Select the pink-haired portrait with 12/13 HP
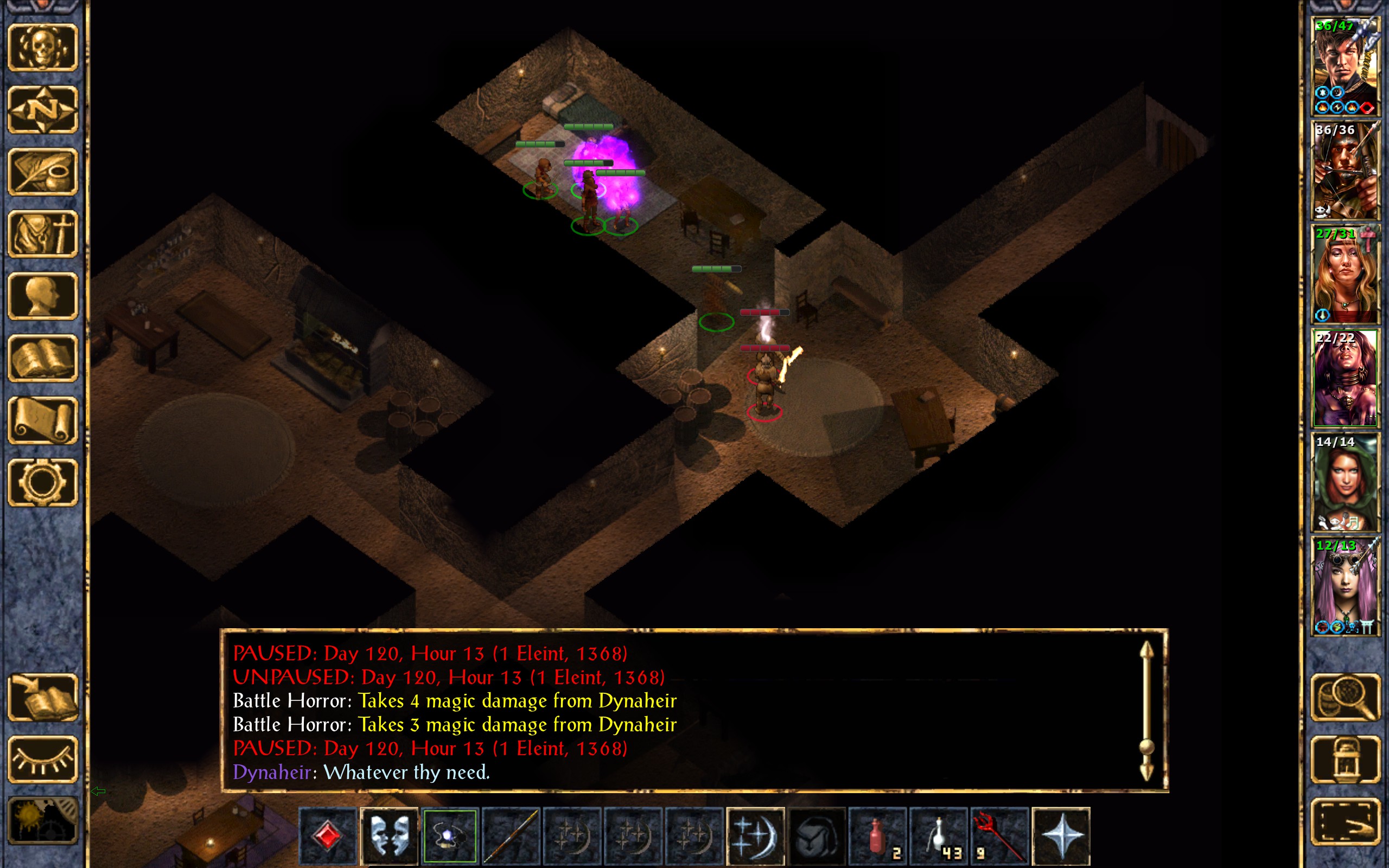Image resolution: width=1389 pixels, height=868 pixels. (x=1345, y=586)
